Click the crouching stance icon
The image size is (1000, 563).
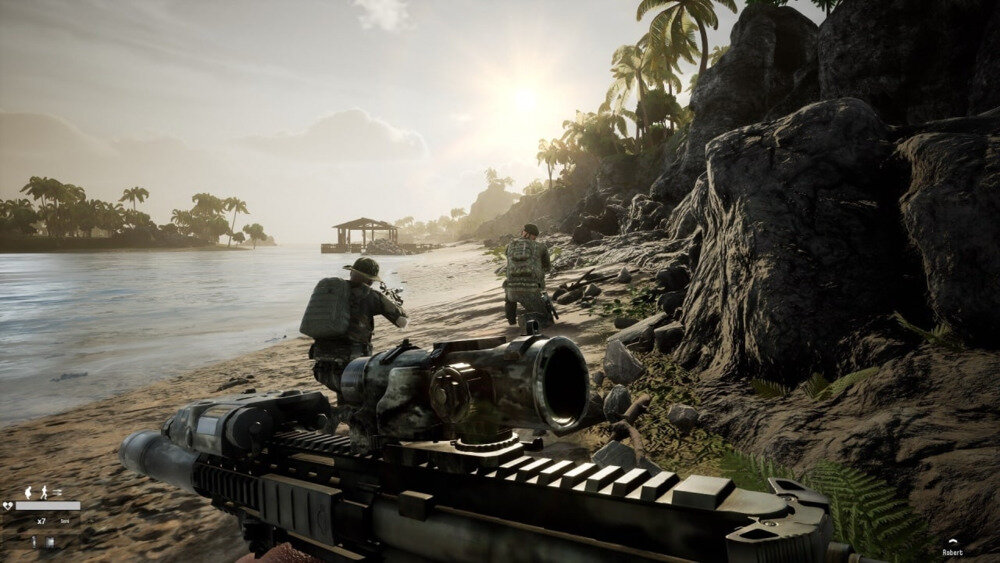click(x=28, y=493)
